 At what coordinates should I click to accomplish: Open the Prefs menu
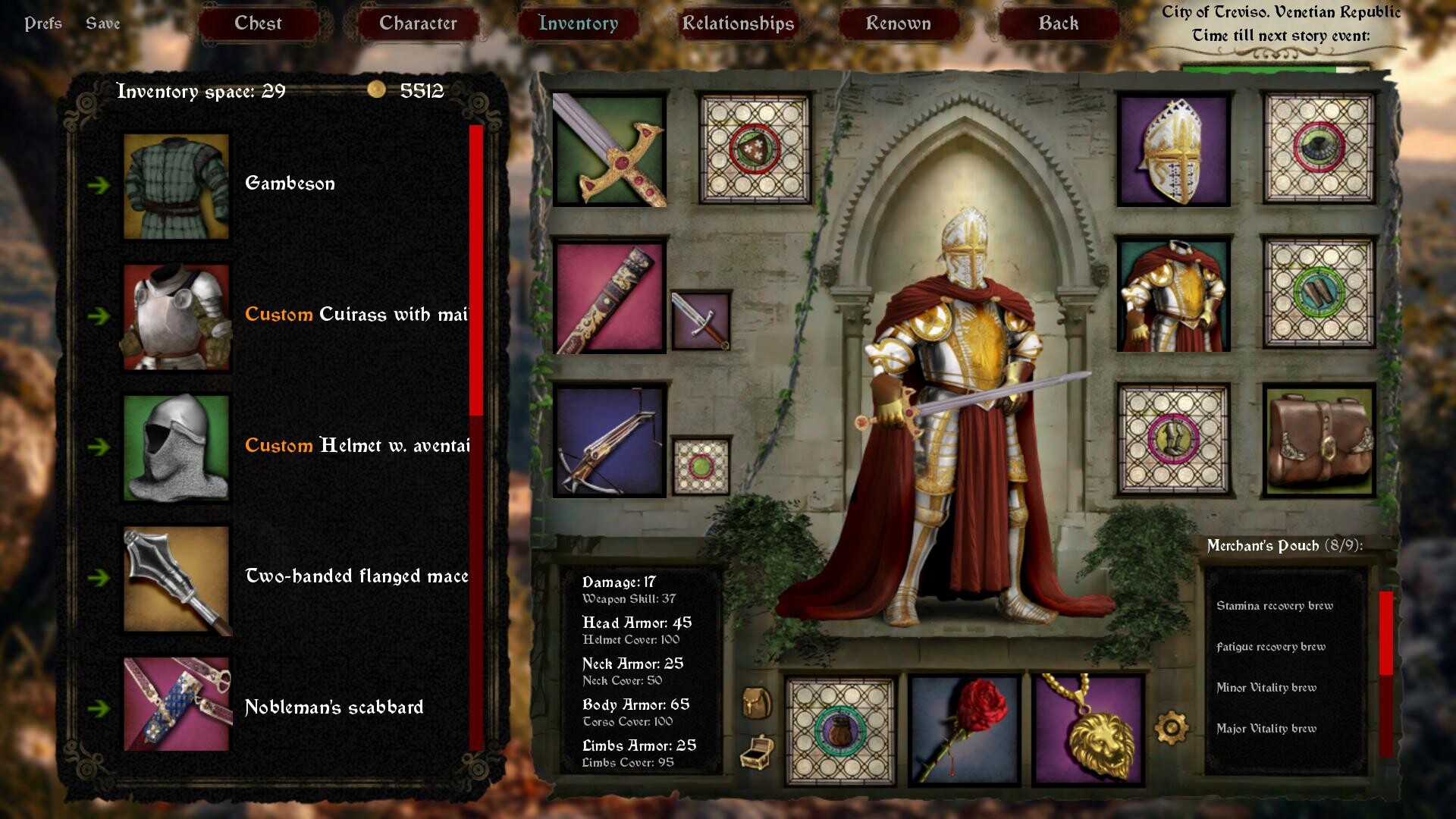point(43,24)
